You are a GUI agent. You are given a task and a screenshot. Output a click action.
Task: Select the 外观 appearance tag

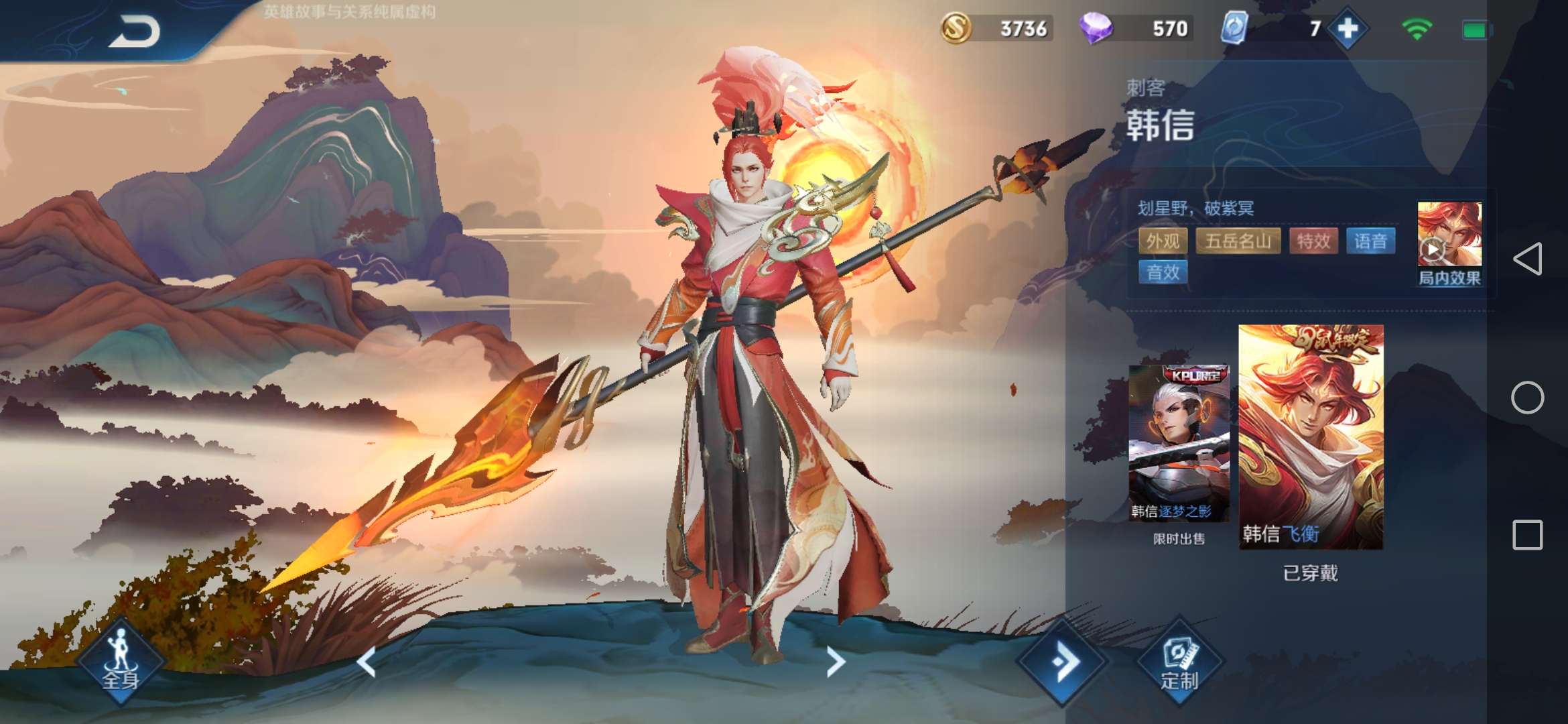click(1163, 241)
